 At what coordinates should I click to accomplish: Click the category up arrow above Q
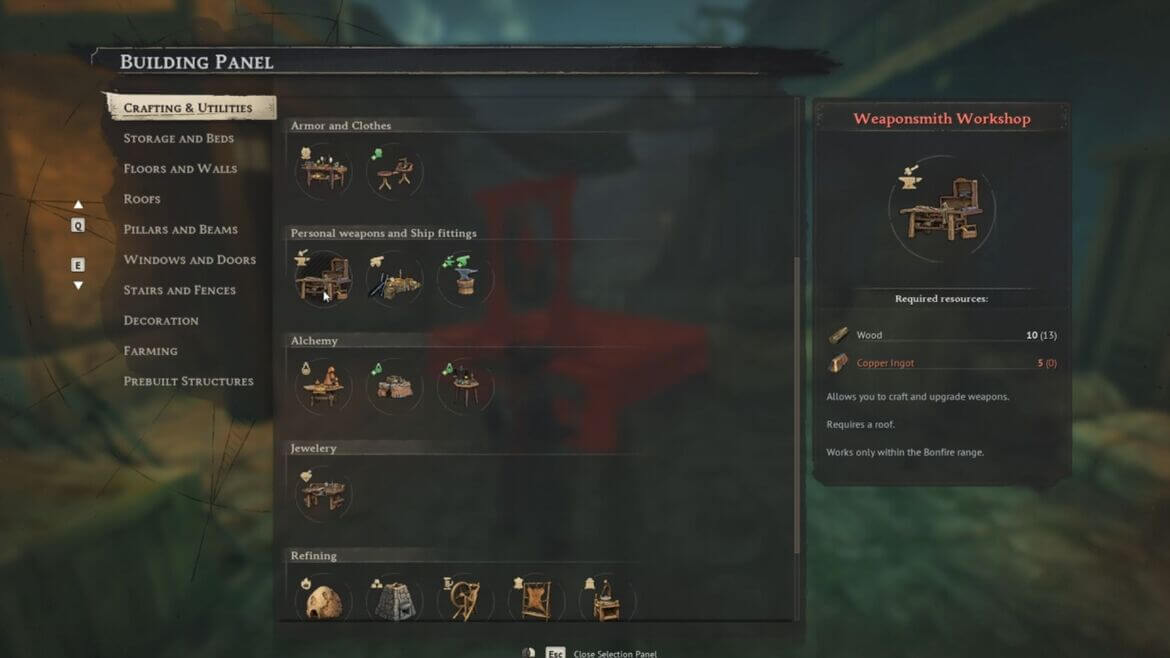pyautogui.click(x=78, y=205)
